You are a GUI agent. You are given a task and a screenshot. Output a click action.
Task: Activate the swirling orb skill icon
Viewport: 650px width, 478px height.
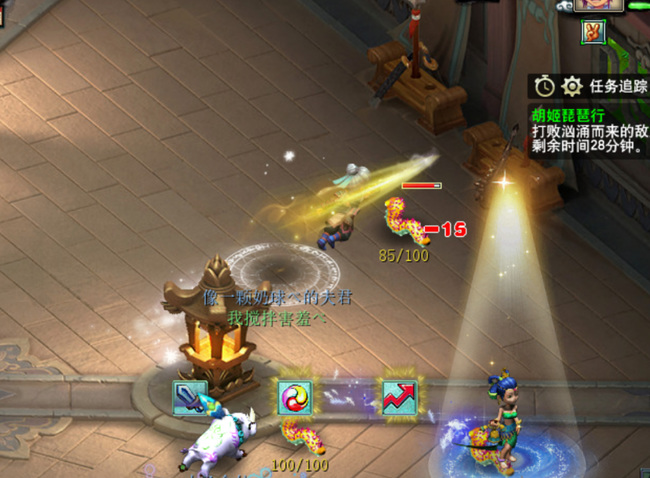(295, 397)
